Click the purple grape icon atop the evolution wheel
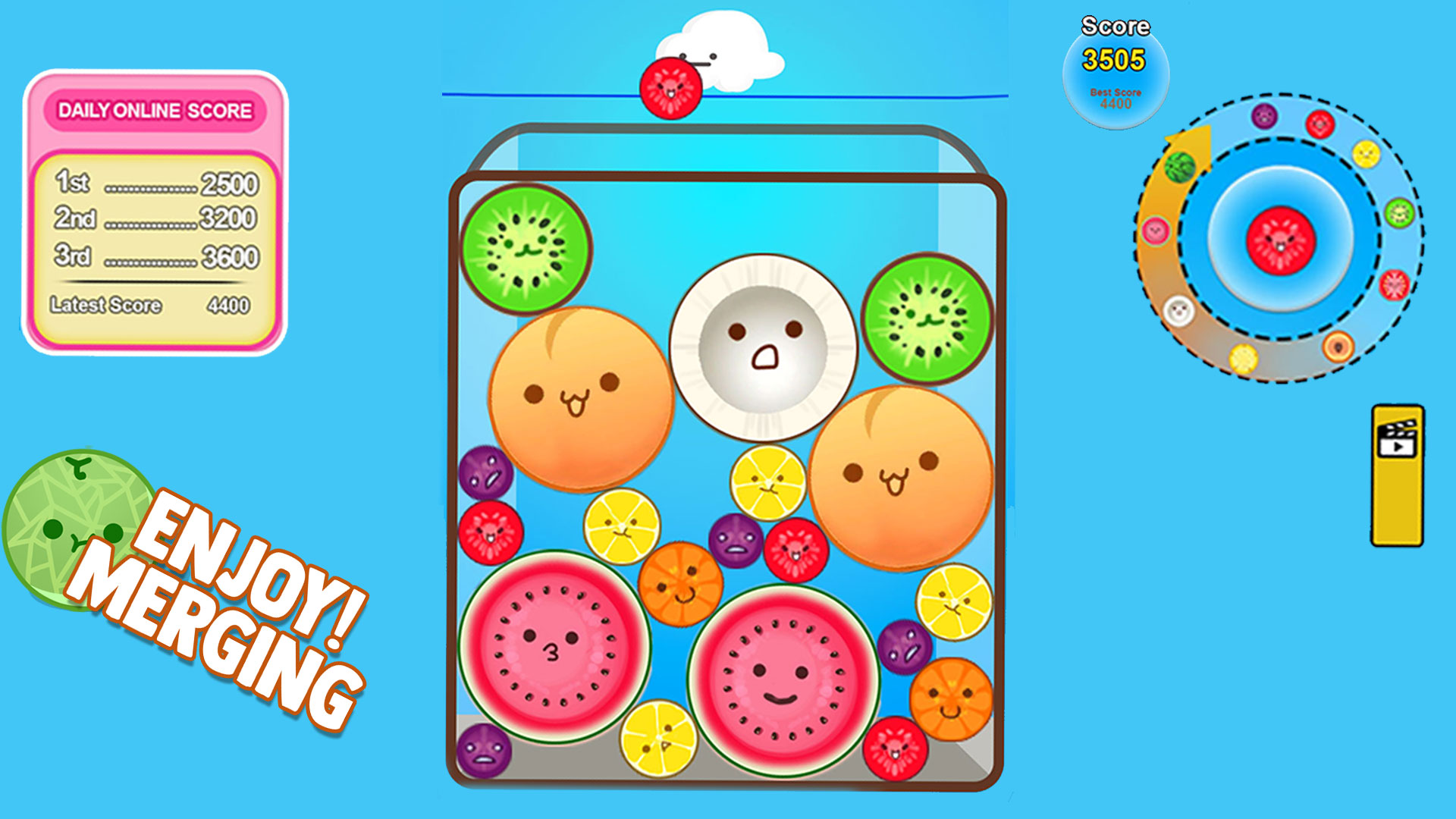This screenshot has width=1456, height=819. pyautogui.click(x=1263, y=117)
